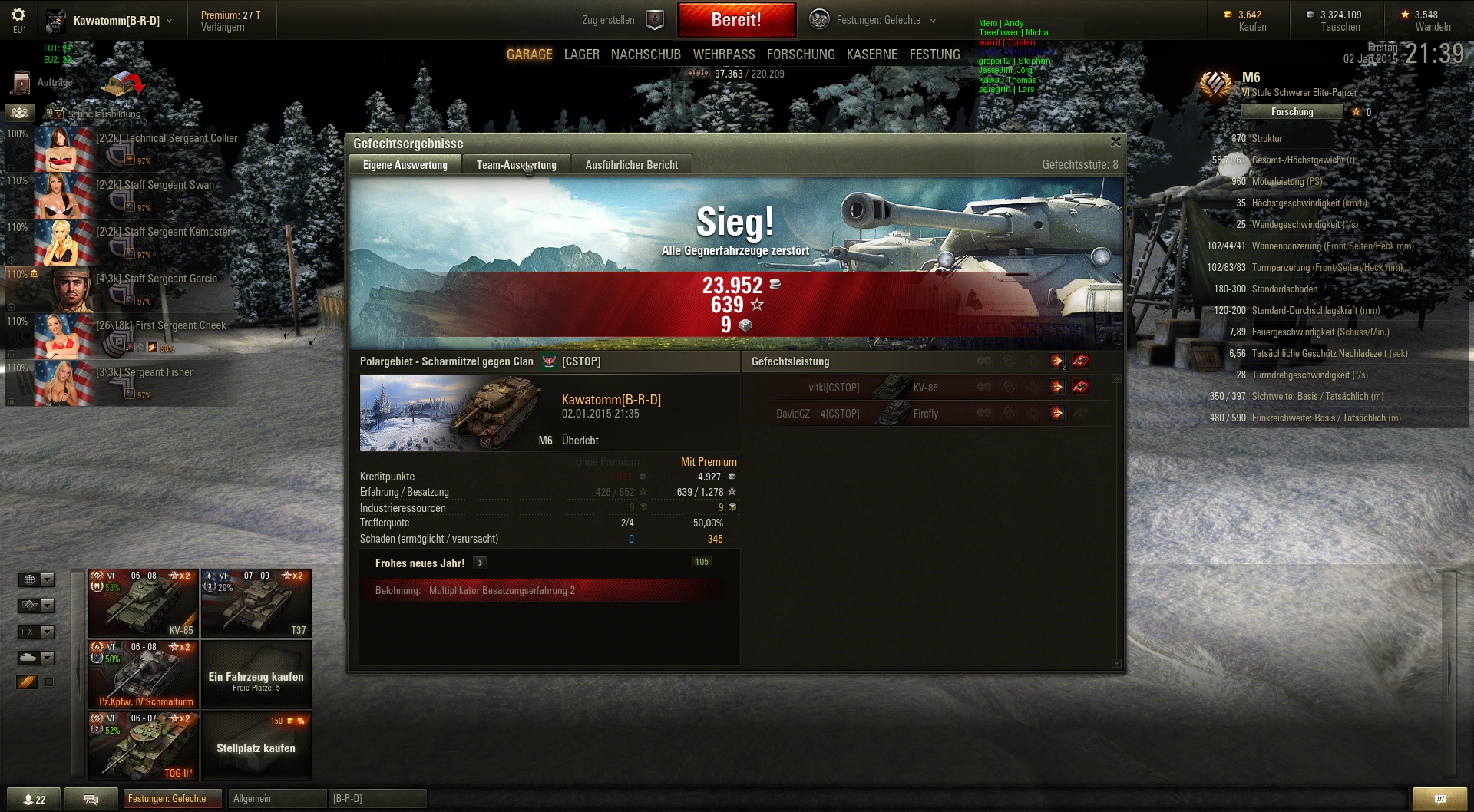Click Ein Fahrzeug kaufen slot
The width and height of the screenshot is (1474, 812).
click(x=256, y=678)
